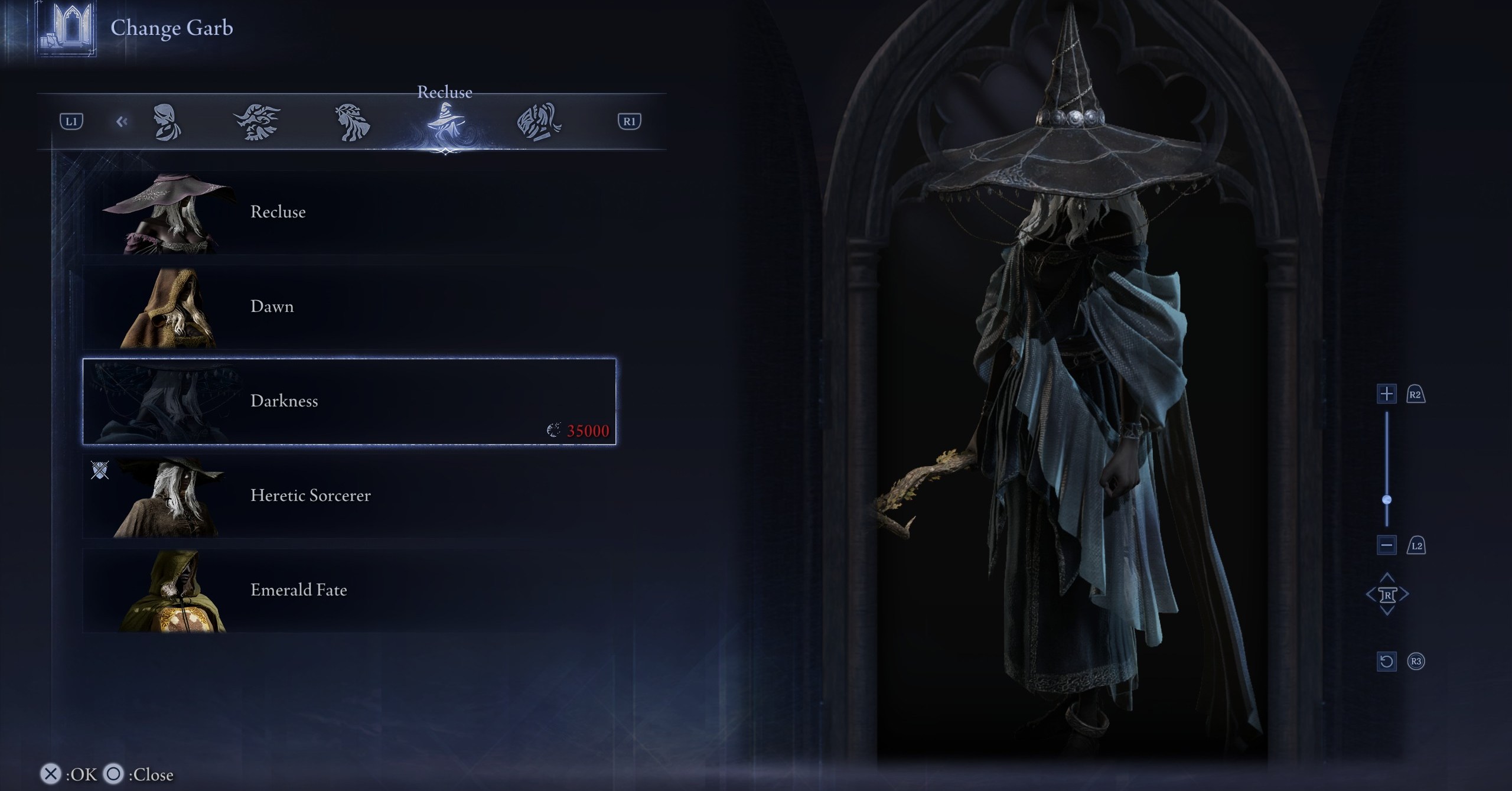The height and width of the screenshot is (791, 1512).
Task: Click the double-arrow to show previous tabs
Action: pyautogui.click(x=122, y=122)
